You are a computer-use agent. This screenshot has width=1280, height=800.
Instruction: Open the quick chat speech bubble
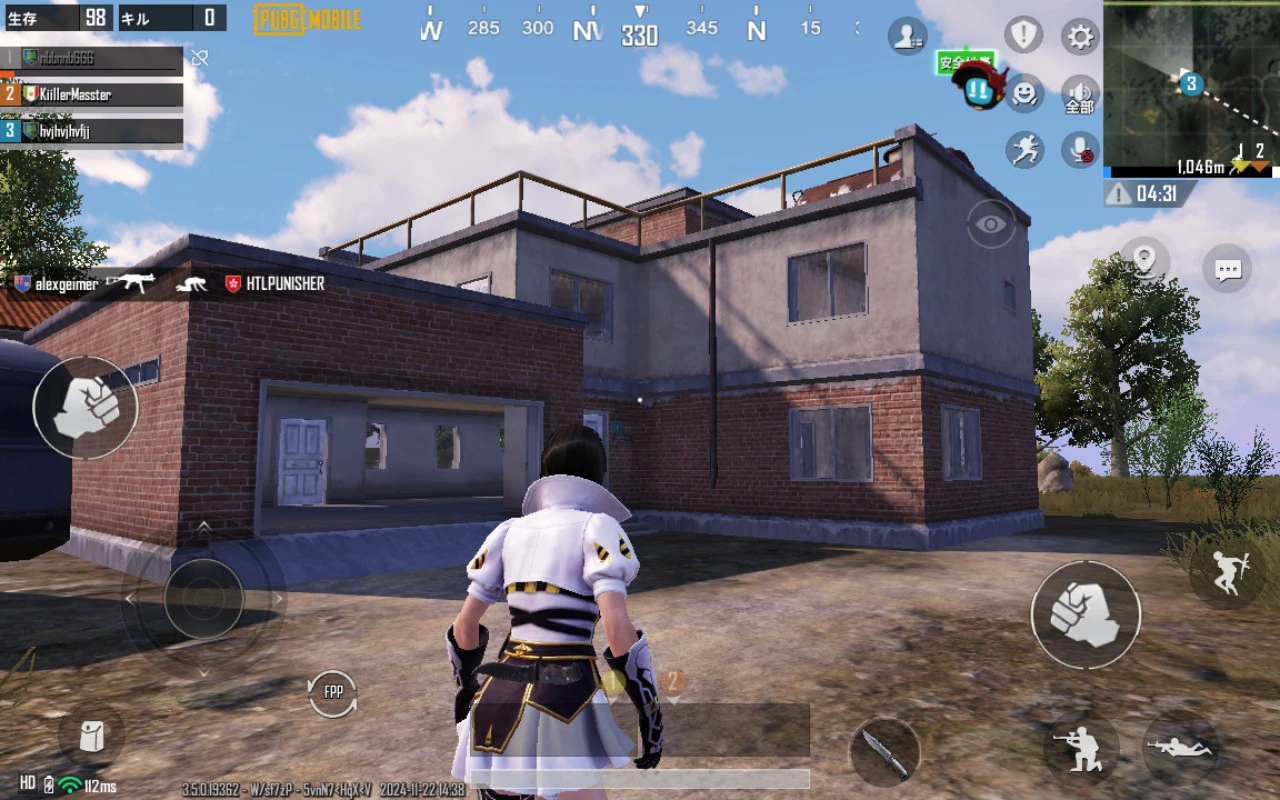[x=1227, y=269]
